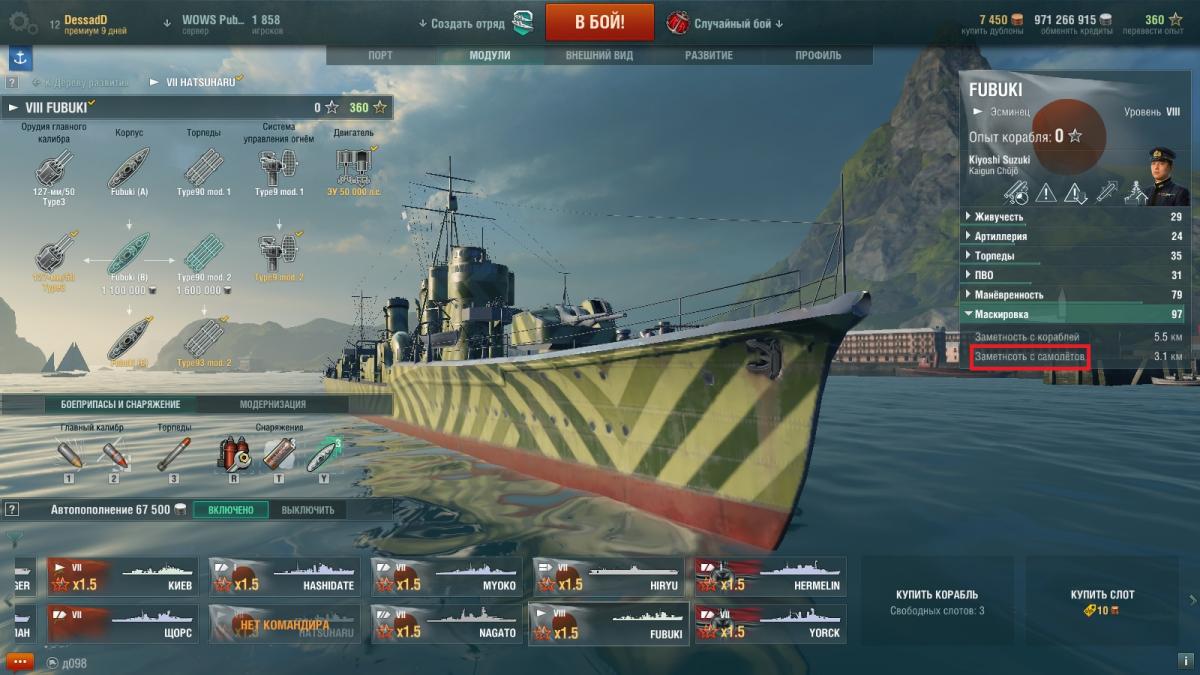The width and height of the screenshot is (1200, 675).
Task: Buy a new ship via КУПИТЬ КОРАБЛЬ
Action: click(936, 601)
